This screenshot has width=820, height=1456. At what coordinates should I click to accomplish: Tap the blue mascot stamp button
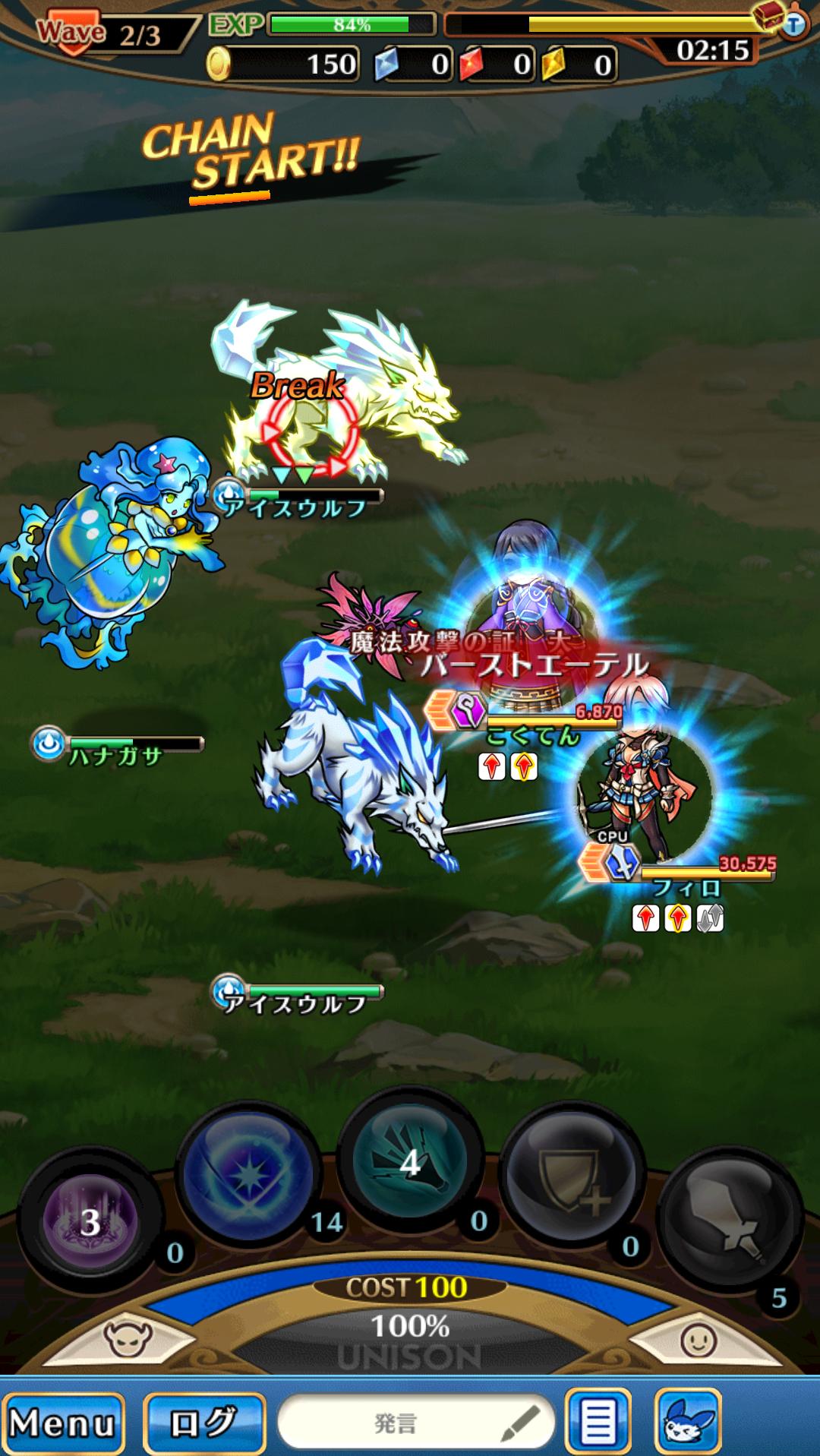tap(687, 1423)
